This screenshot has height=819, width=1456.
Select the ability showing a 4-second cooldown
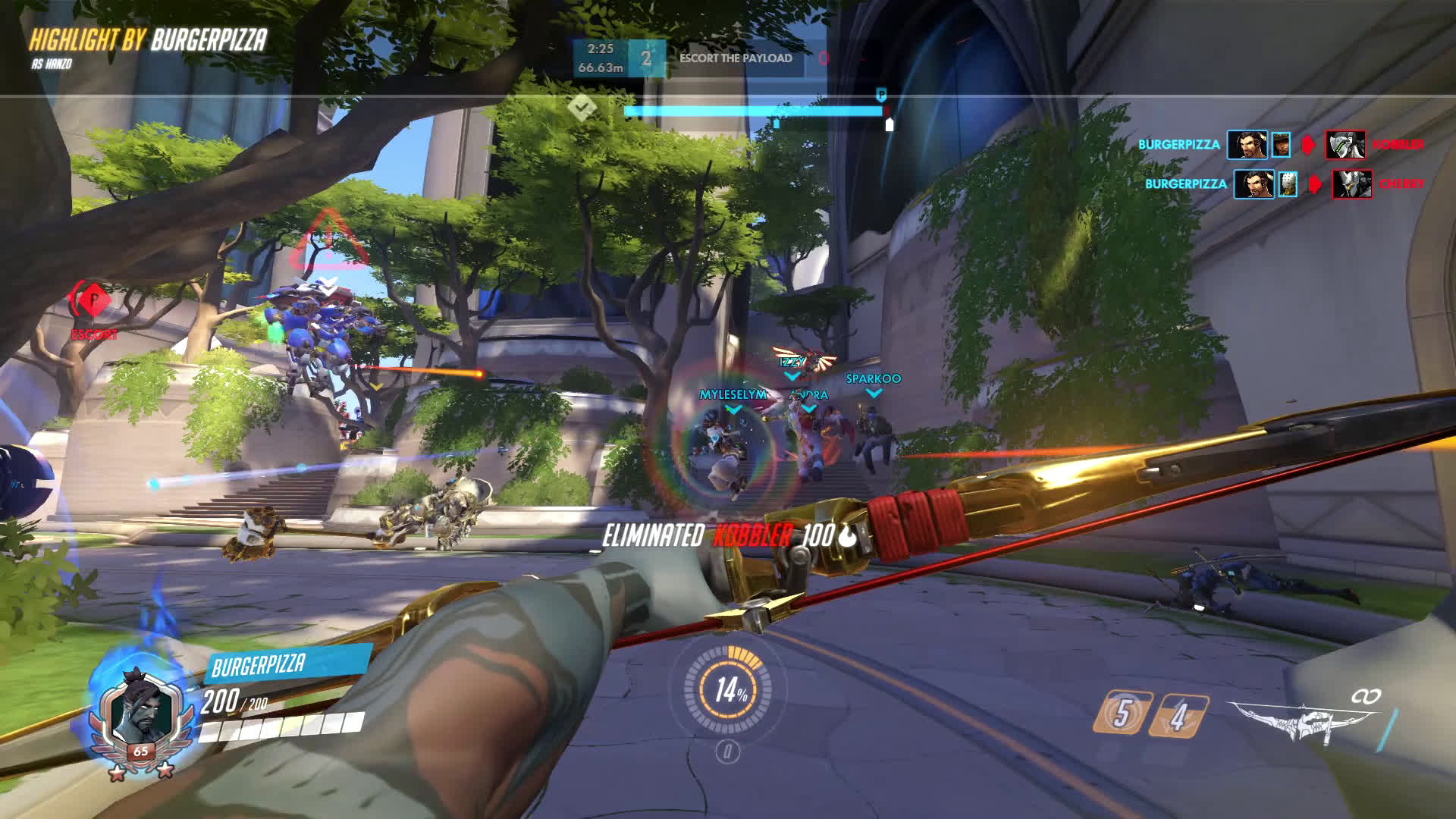point(1178,715)
